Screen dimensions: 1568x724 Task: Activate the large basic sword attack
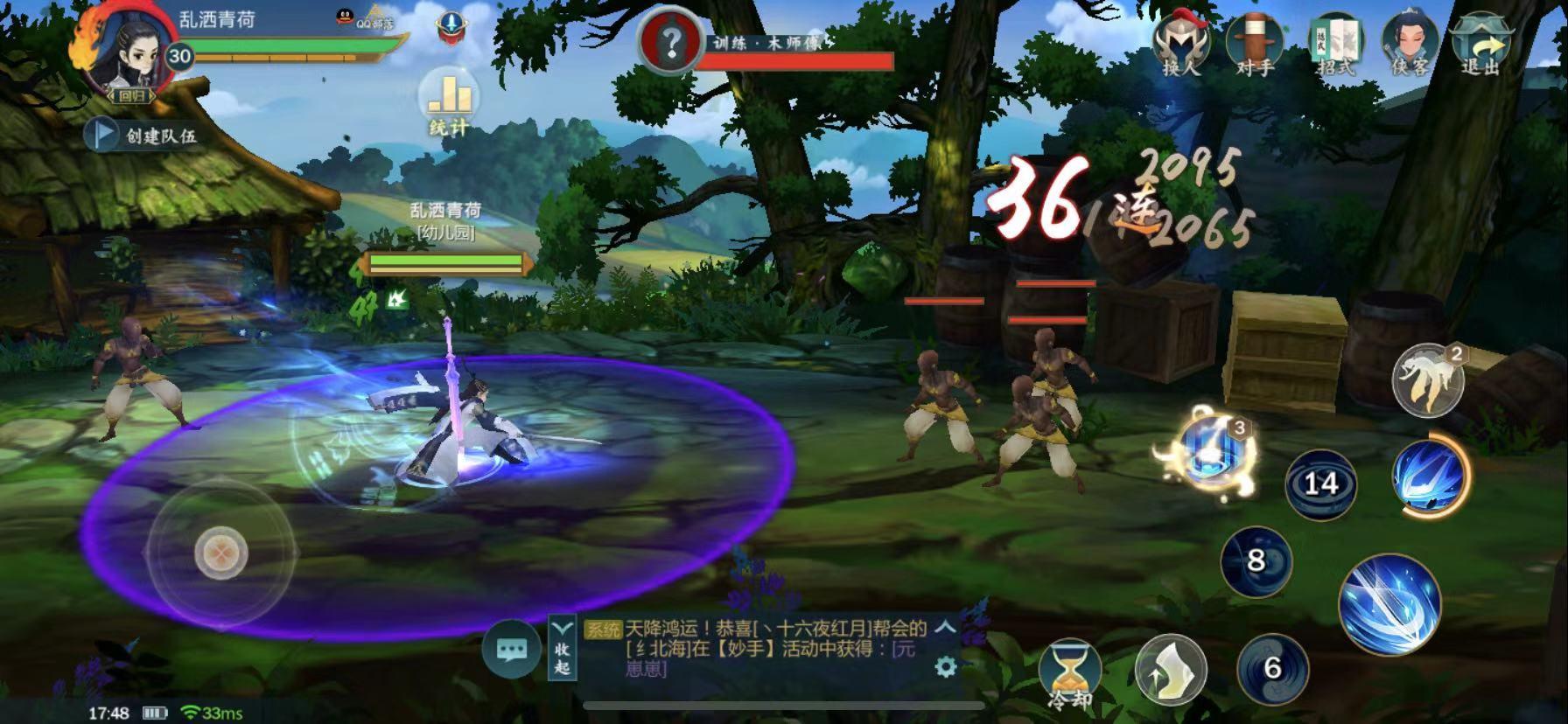(x=1389, y=604)
